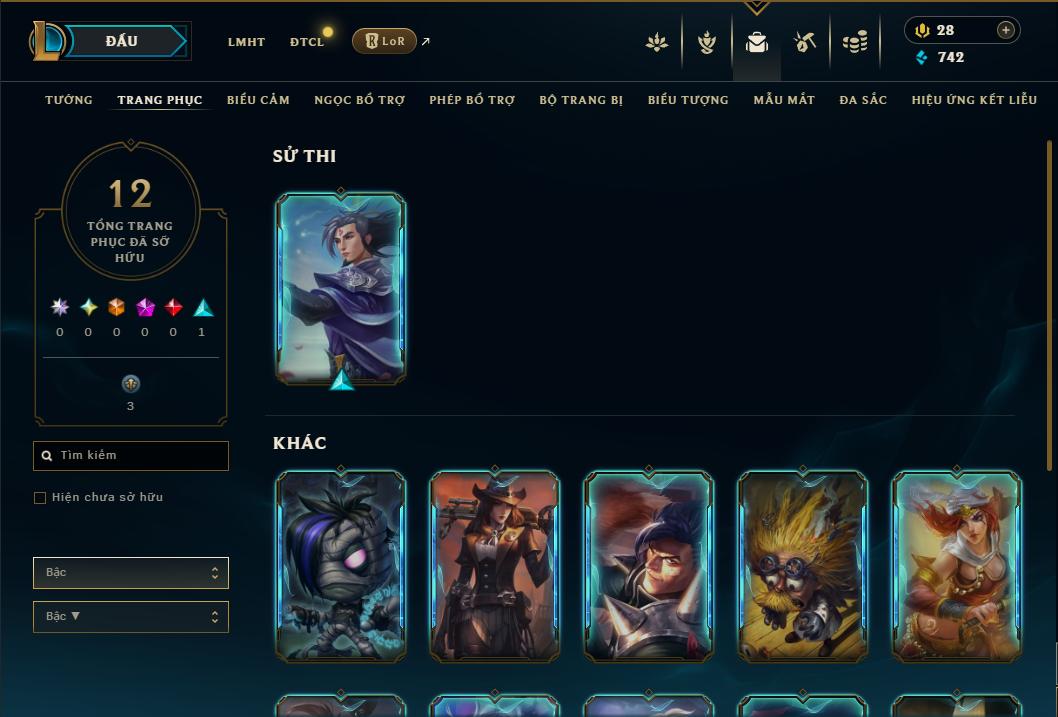Select the cowgirl skin card with rifle
The image size is (1058, 717).
pos(495,566)
